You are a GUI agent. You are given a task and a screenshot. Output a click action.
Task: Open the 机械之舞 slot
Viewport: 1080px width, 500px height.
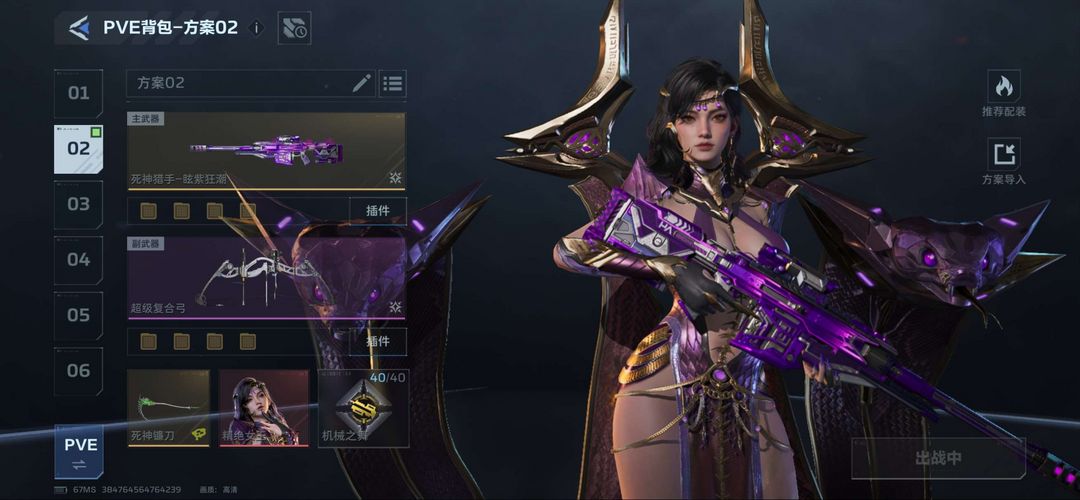[363, 408]
